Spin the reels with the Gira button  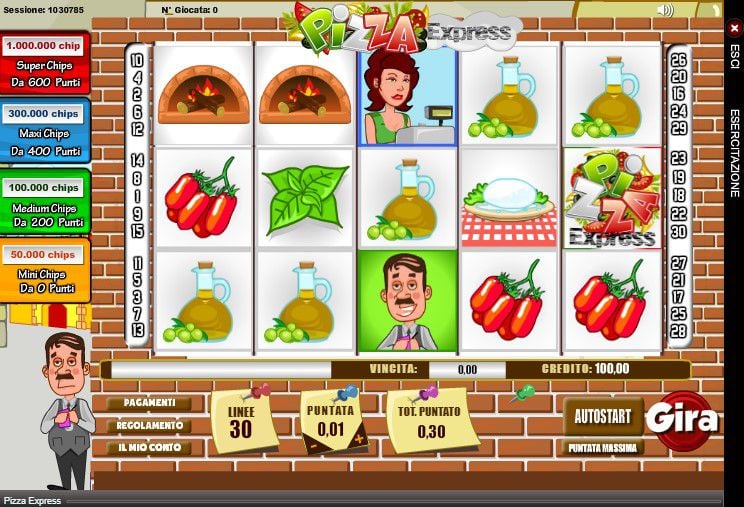684,420
